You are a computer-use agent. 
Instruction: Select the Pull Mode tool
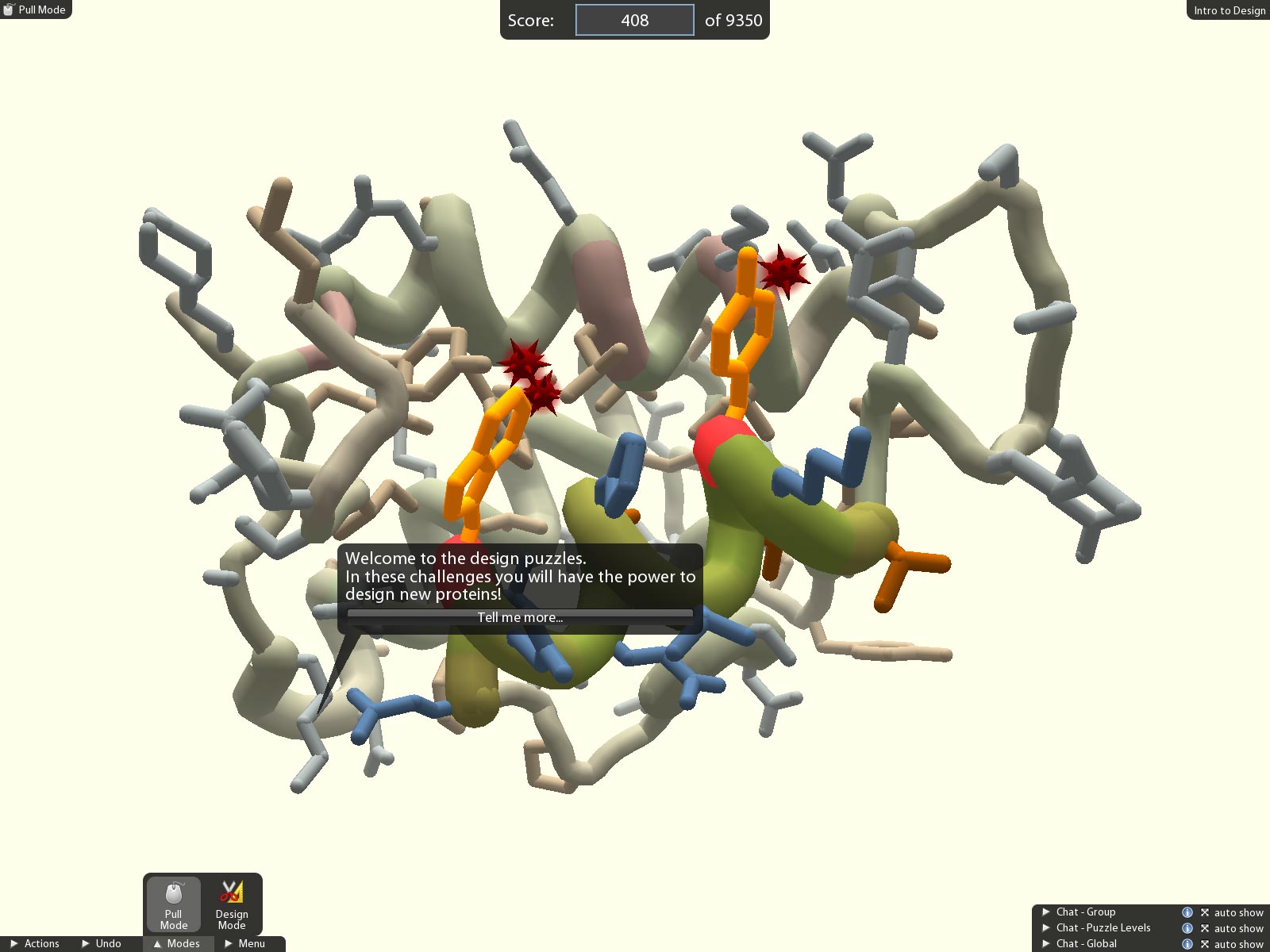point(173,904)
